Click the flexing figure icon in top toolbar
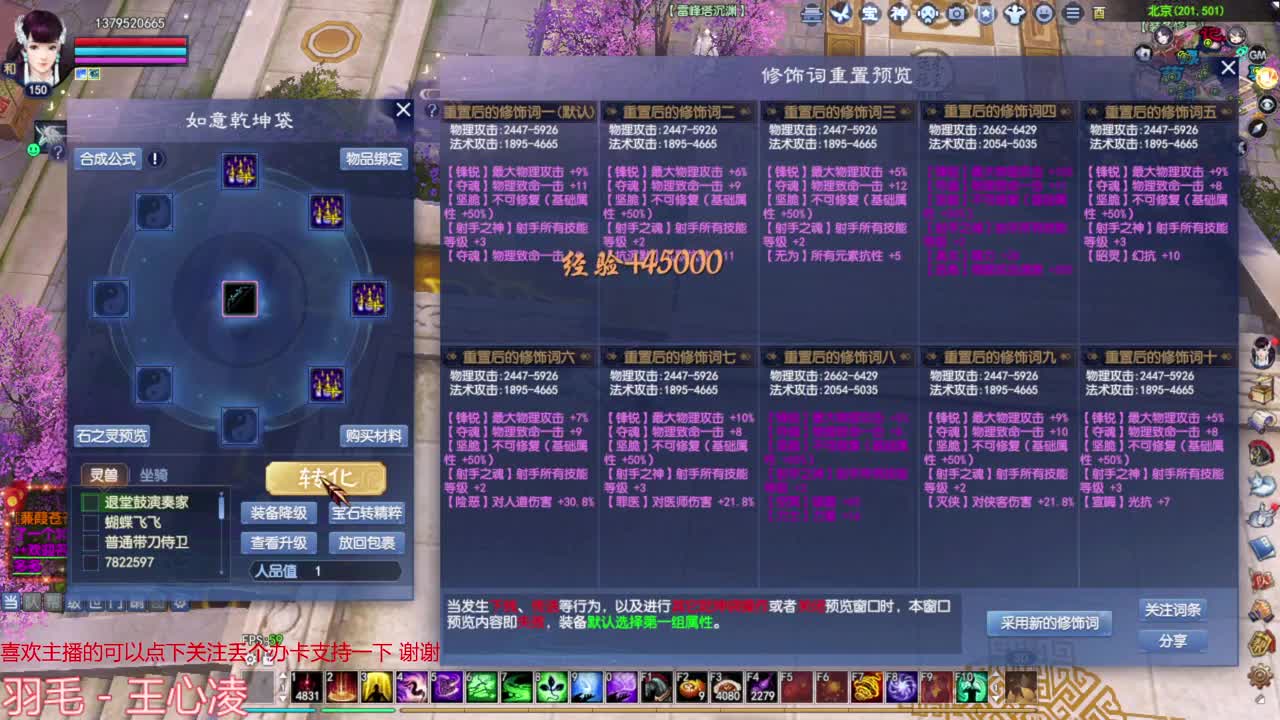The image size is (1280, 720). (x=1016, y=13)
